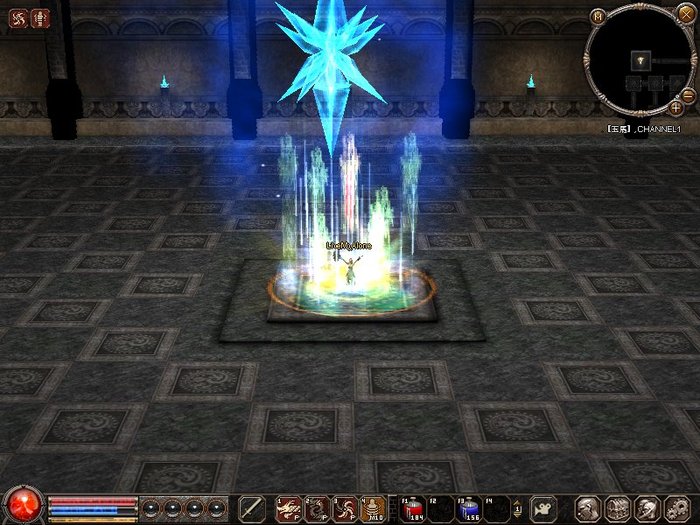Screen dimensions: 700x525
Task: Use the red health potion in slot F1
Action: point(412,508)
